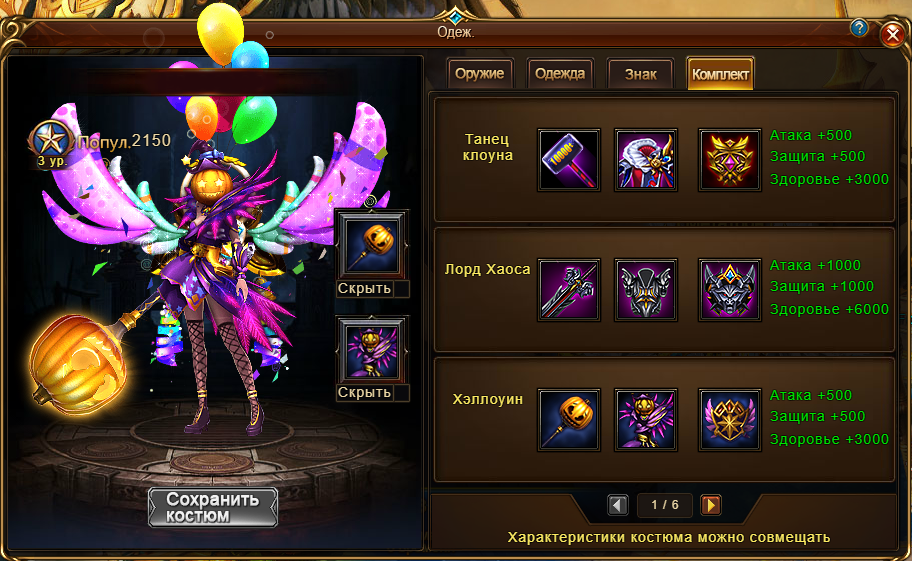
Task: Choose the Танец клоуна clown outfit icon
Action: tap(646, 160)
